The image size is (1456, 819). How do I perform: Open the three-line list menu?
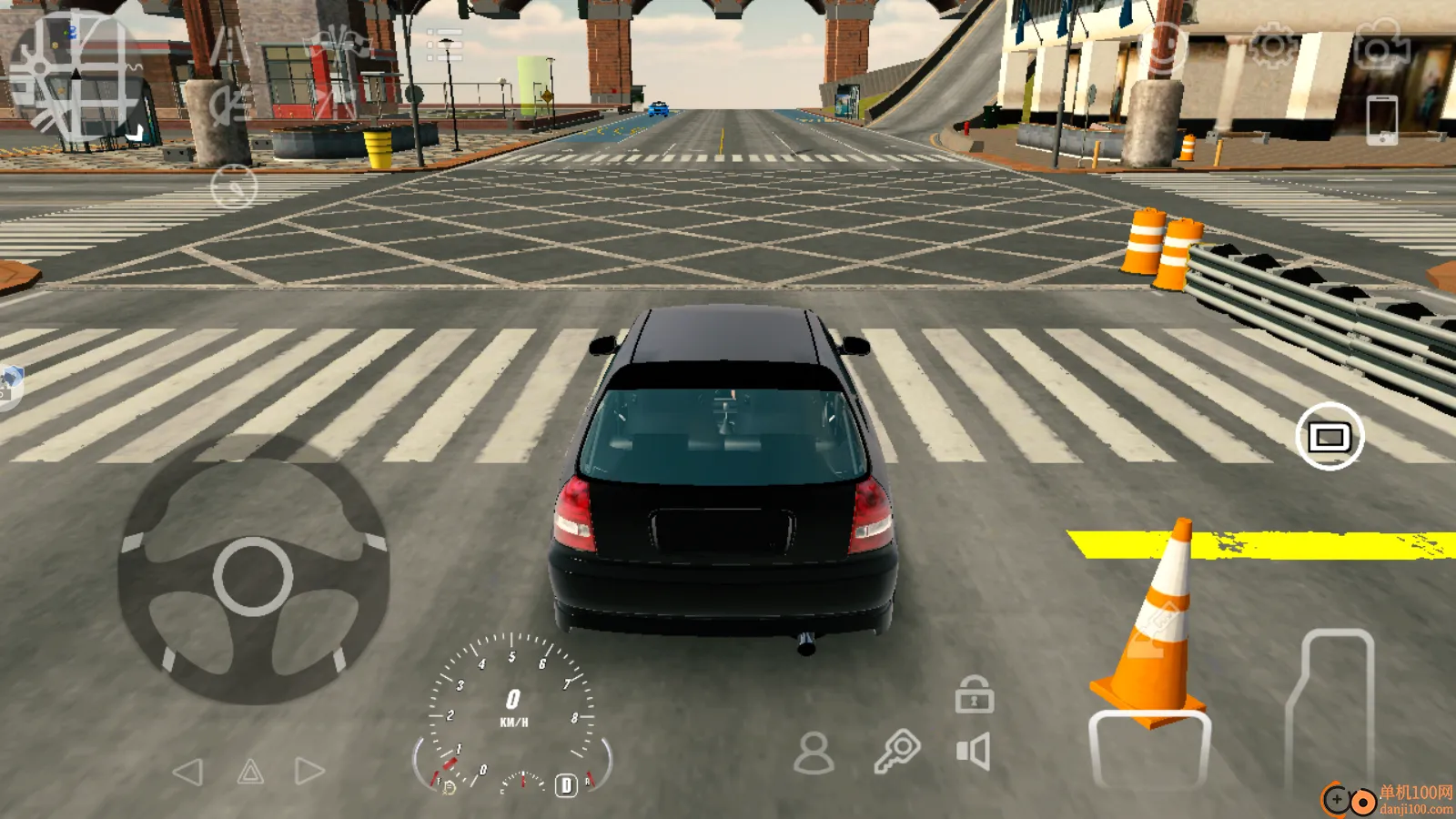point(444,45)
